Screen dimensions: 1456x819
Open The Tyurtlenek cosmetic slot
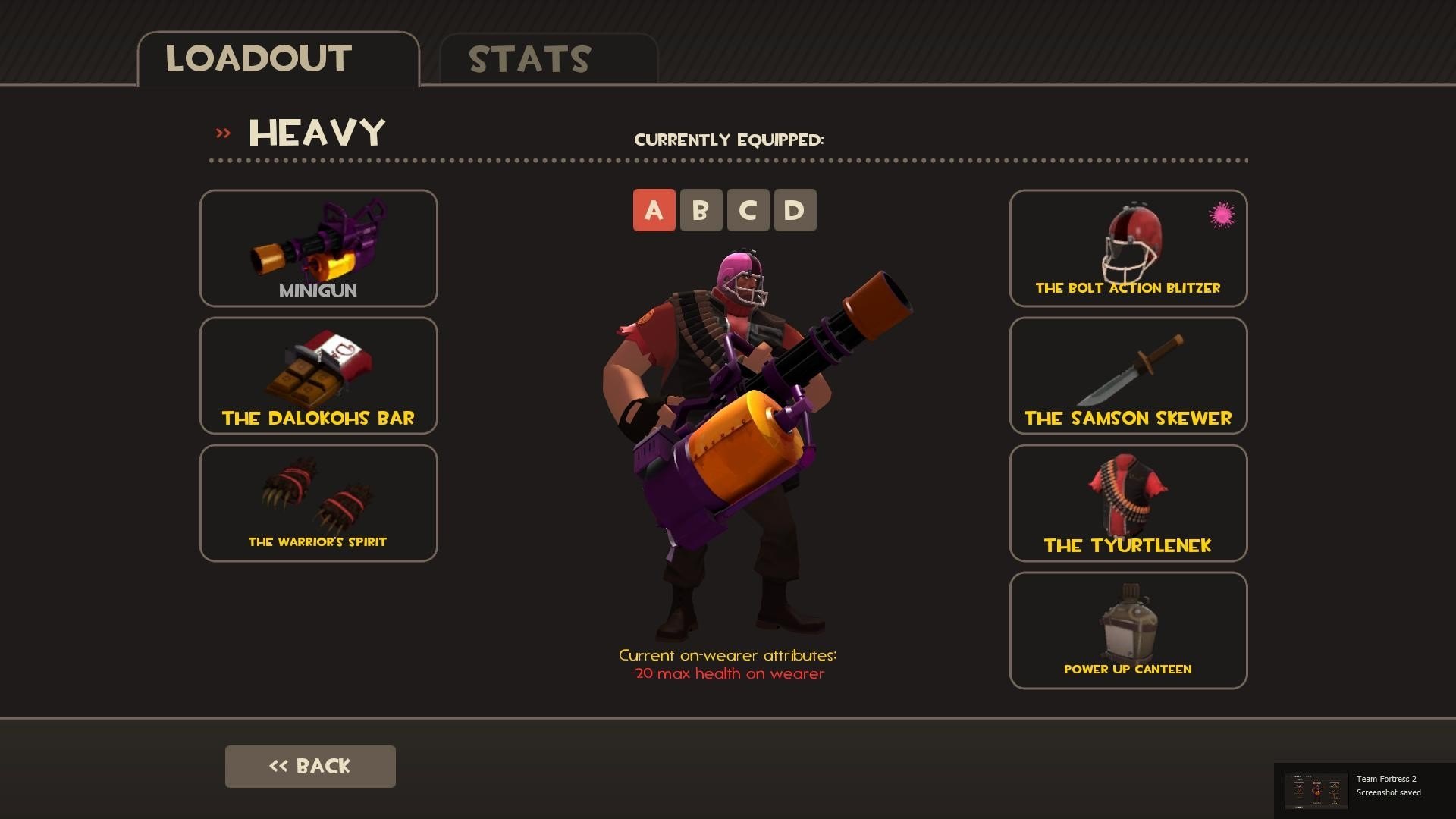click(1128, 503)
